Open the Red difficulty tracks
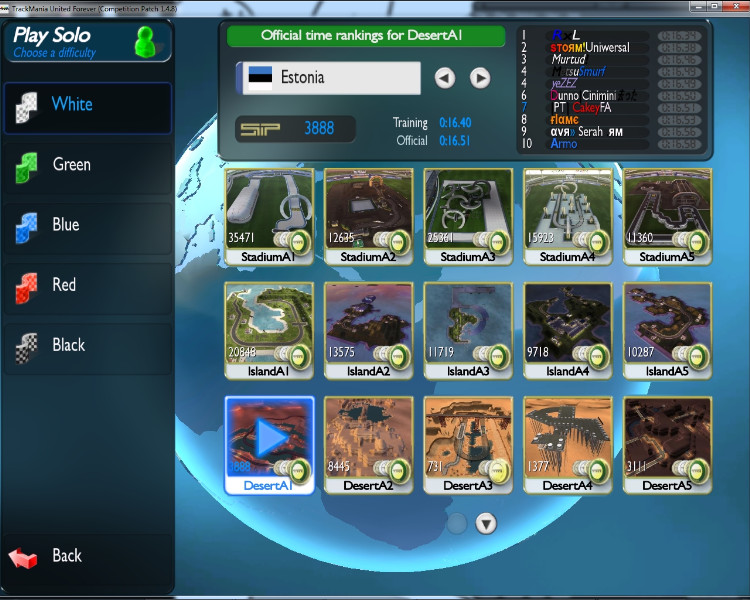Image resolution: width=750 pixels, height=600 pixels. coord(86,285)
